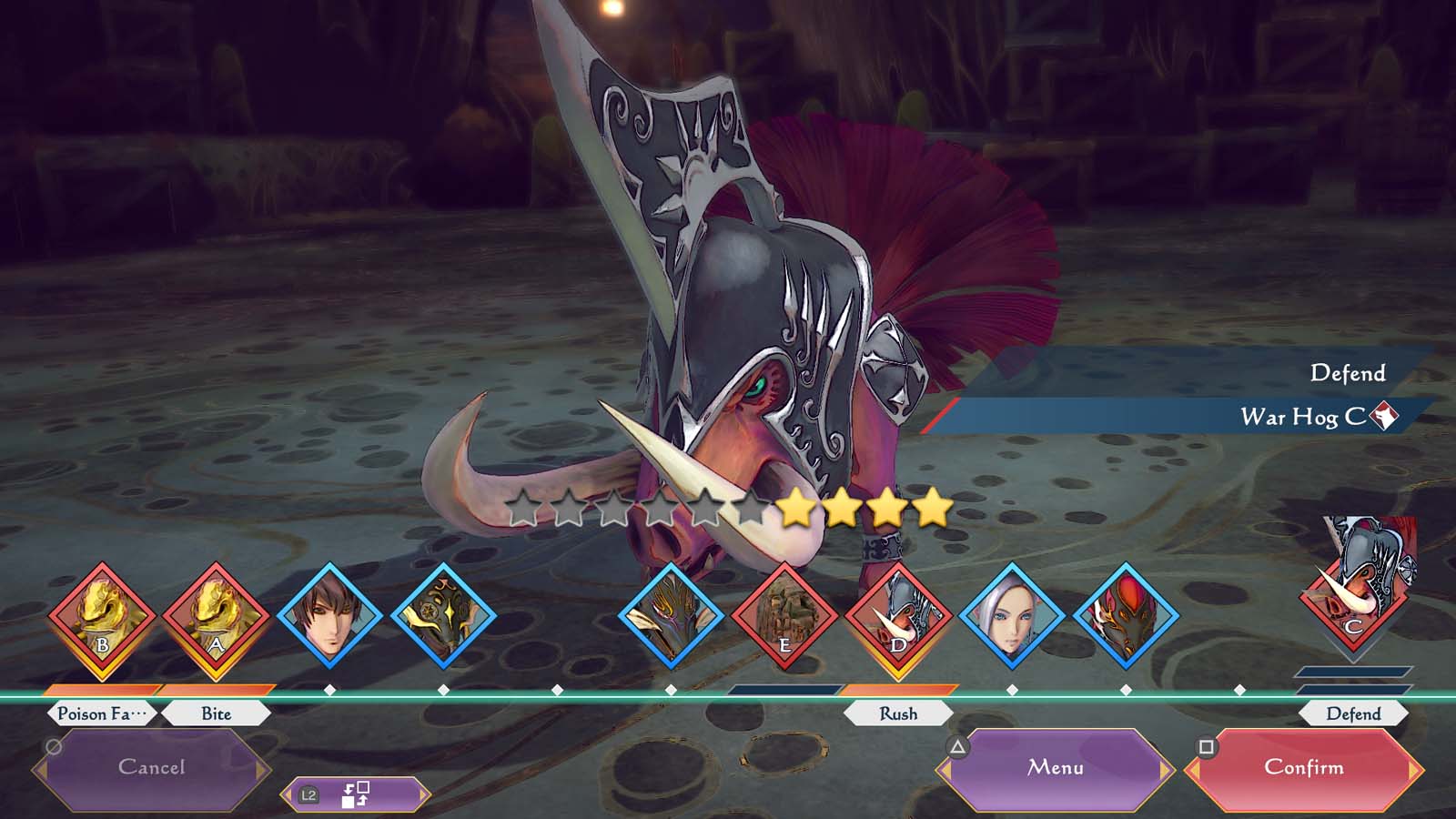The image size is (1456, 819).
Task: Select War Hog D timeline portrait
Action: point(898,619)
